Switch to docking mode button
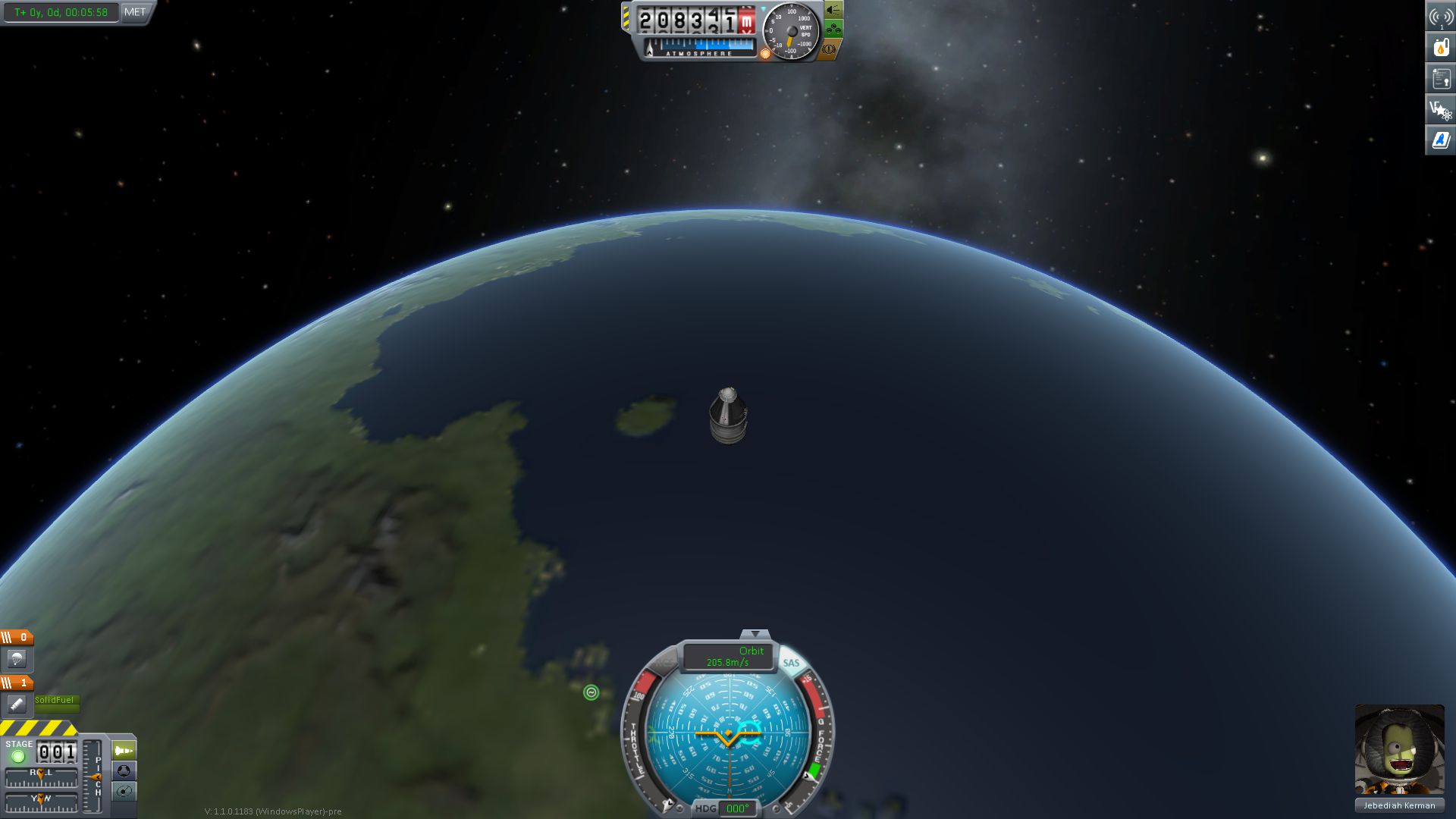The height and width of the screenshot is (819, 1456). coord(124,771)
